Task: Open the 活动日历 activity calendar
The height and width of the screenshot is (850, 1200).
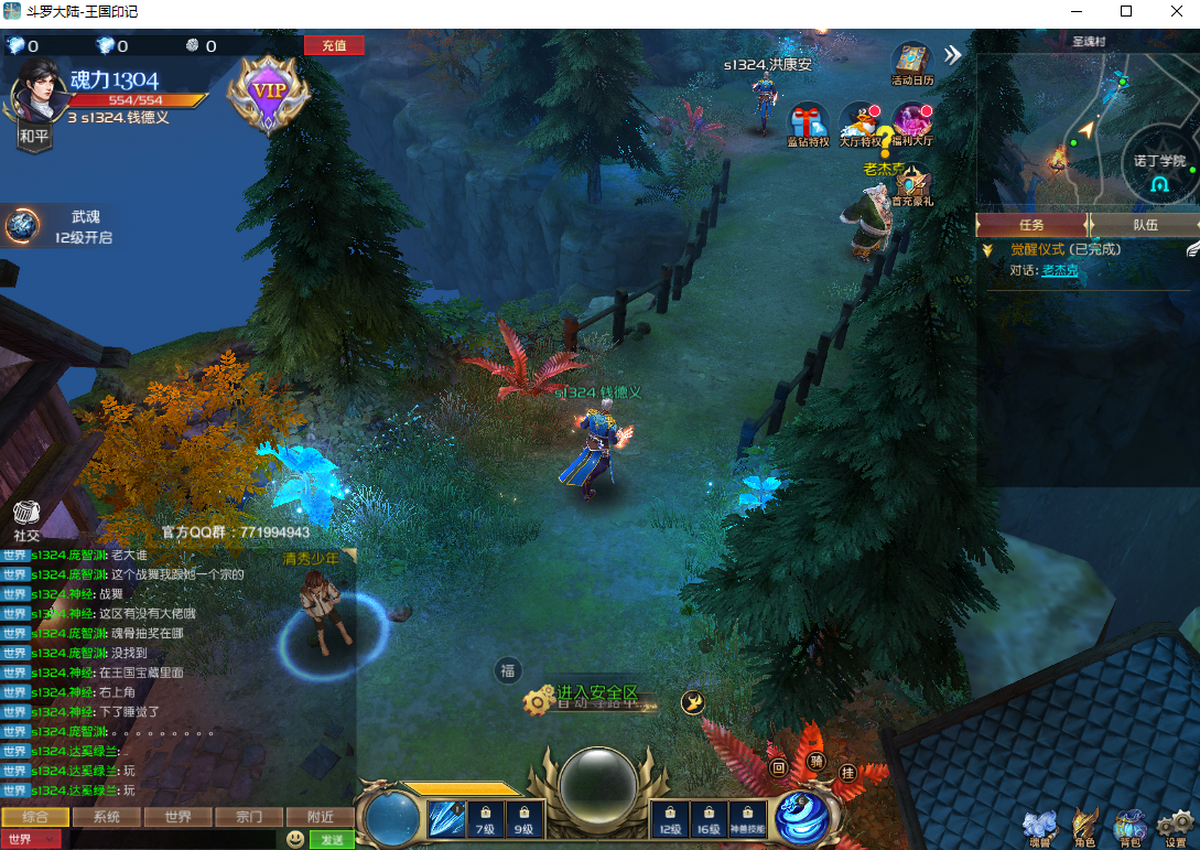Action: pos(912,62)
